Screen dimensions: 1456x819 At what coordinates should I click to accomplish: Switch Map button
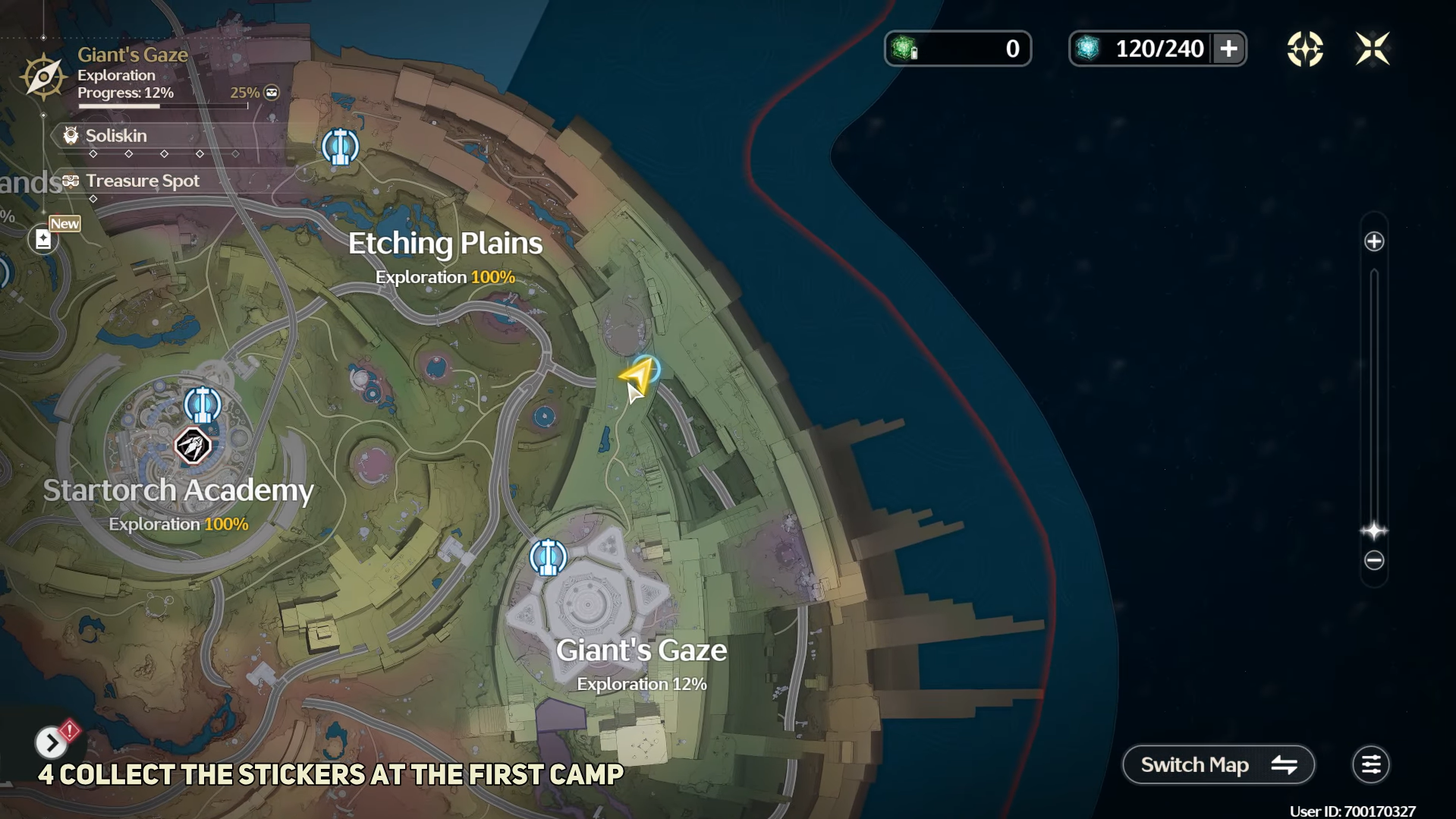1218,764
